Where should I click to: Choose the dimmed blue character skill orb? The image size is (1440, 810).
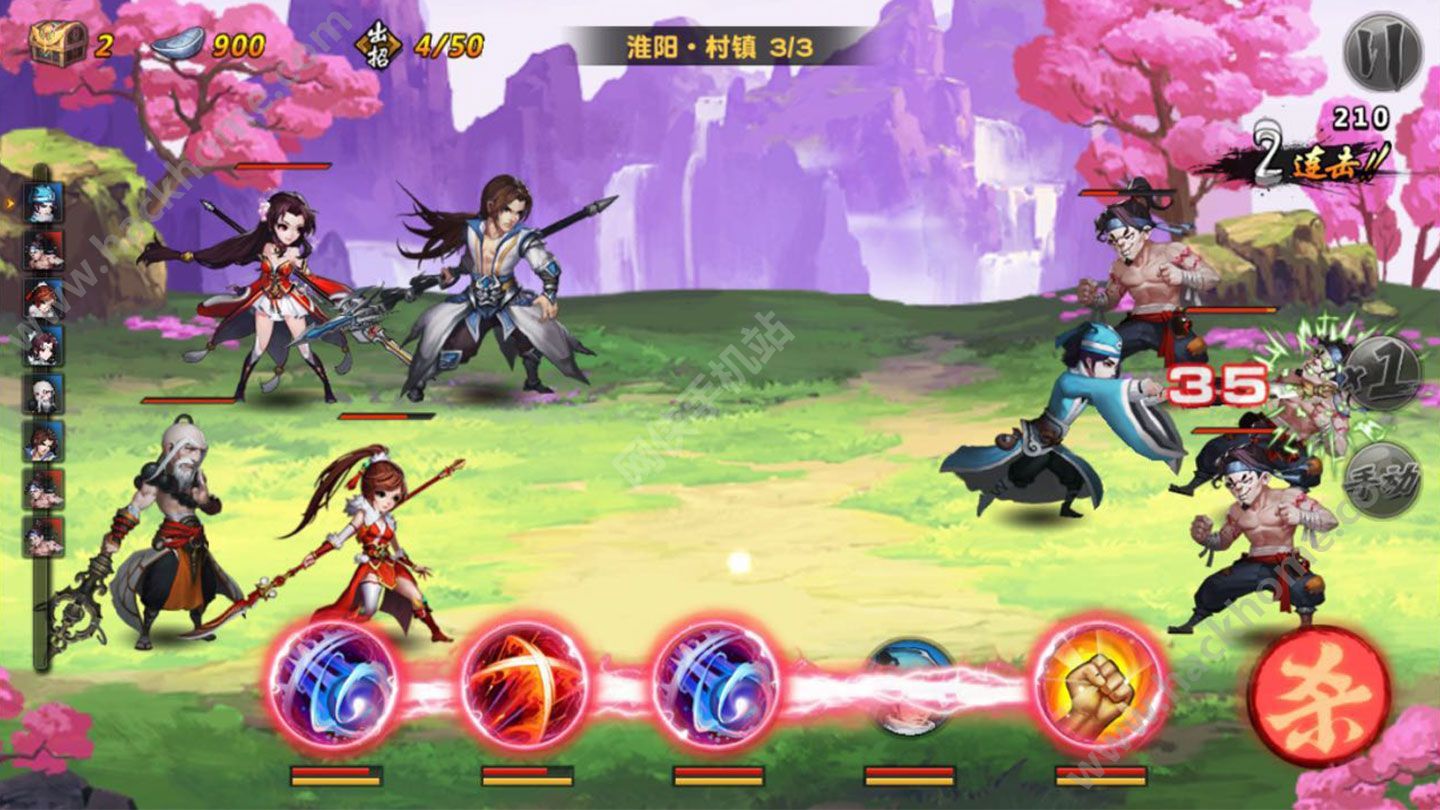909,686
